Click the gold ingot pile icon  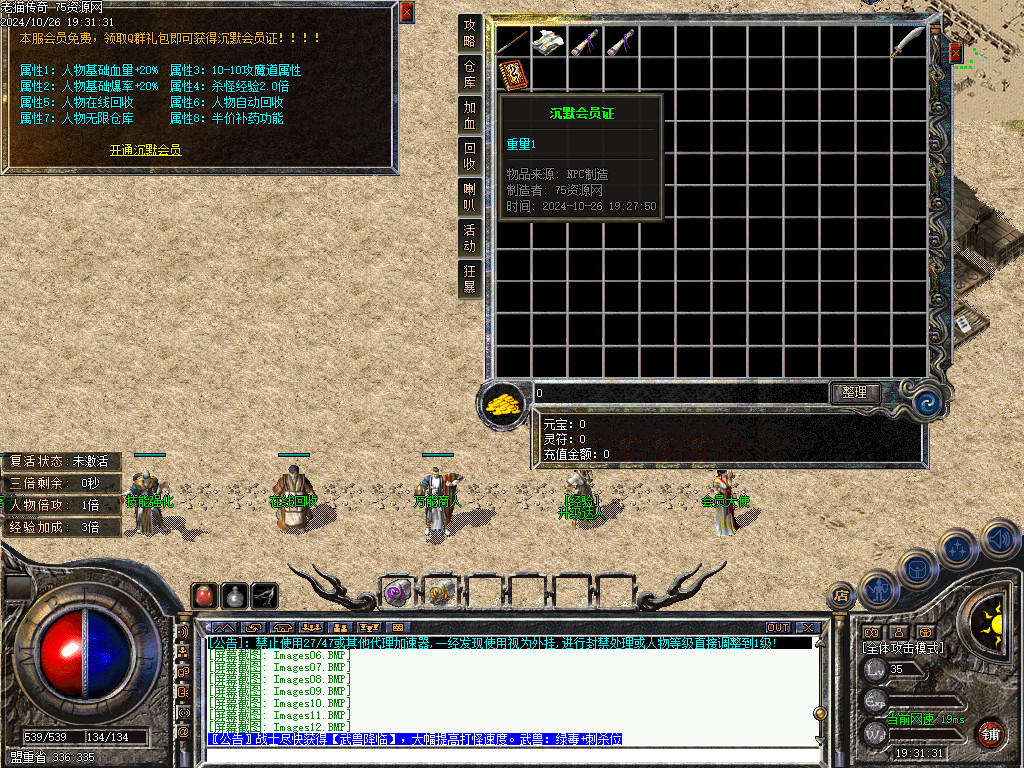click(504, 402)
